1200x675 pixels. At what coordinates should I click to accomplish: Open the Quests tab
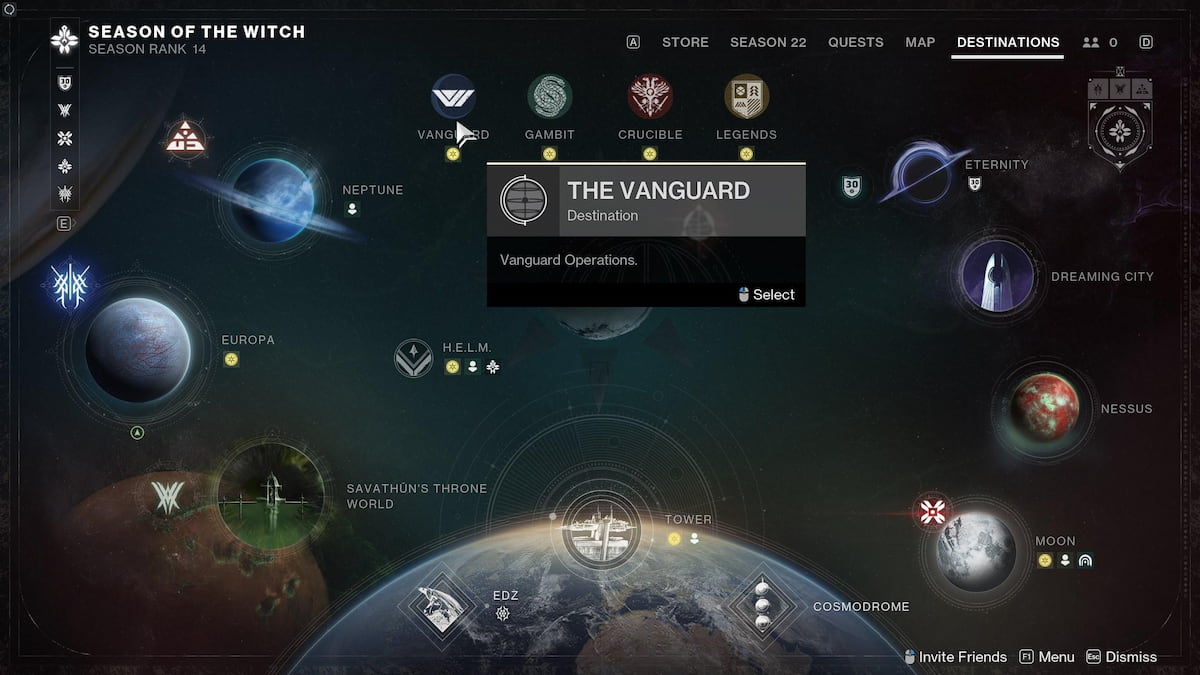(855, 42)
